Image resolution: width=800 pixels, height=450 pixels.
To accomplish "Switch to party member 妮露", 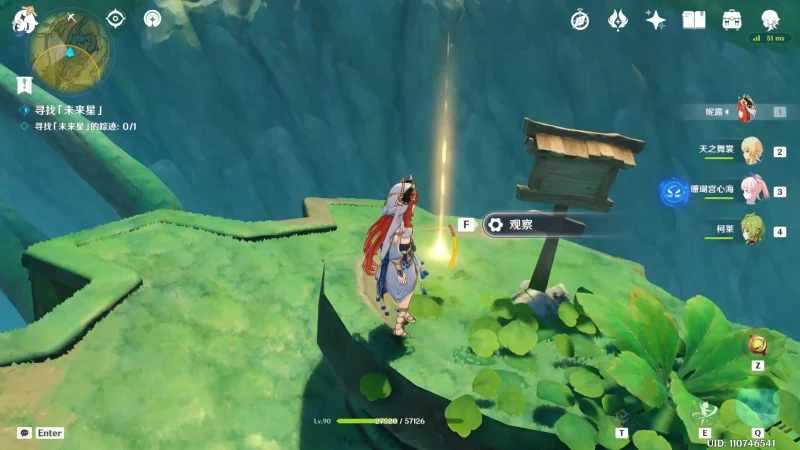I will [x=746, y=111].
